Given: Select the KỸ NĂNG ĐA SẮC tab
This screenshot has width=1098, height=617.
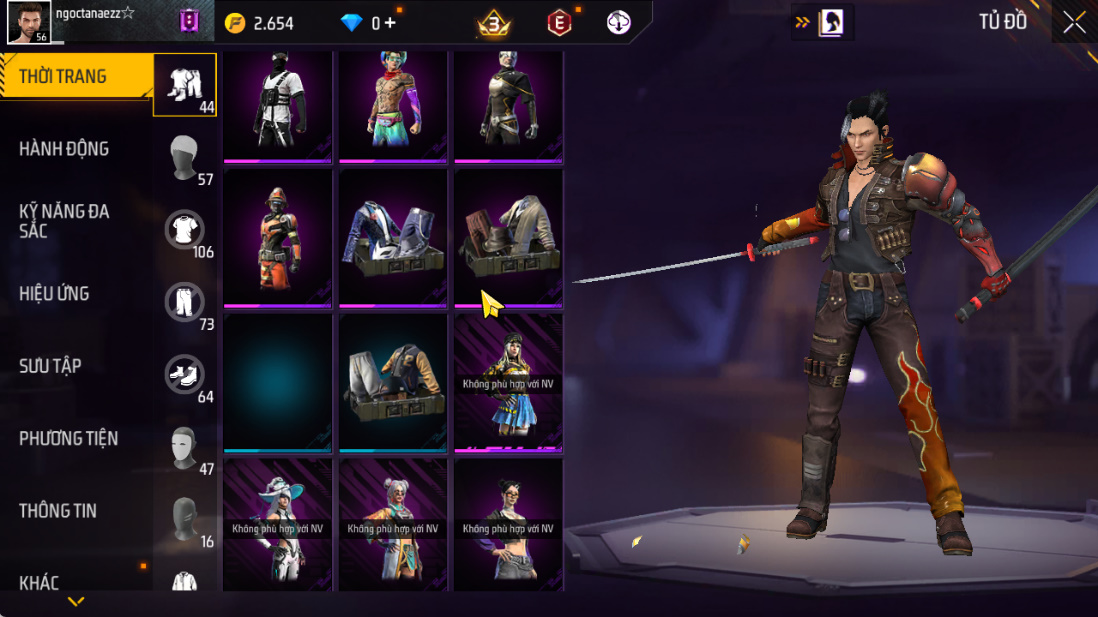Looking at the screenshot, I should 64,221.
